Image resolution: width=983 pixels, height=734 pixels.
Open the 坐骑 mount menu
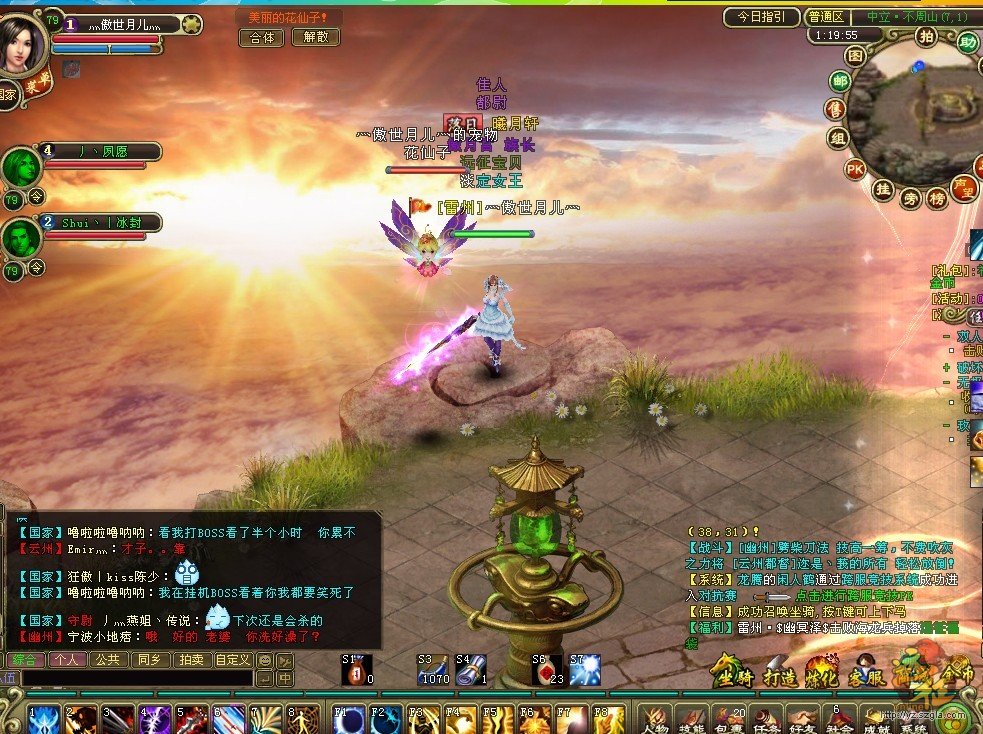[x=733, y=674]
